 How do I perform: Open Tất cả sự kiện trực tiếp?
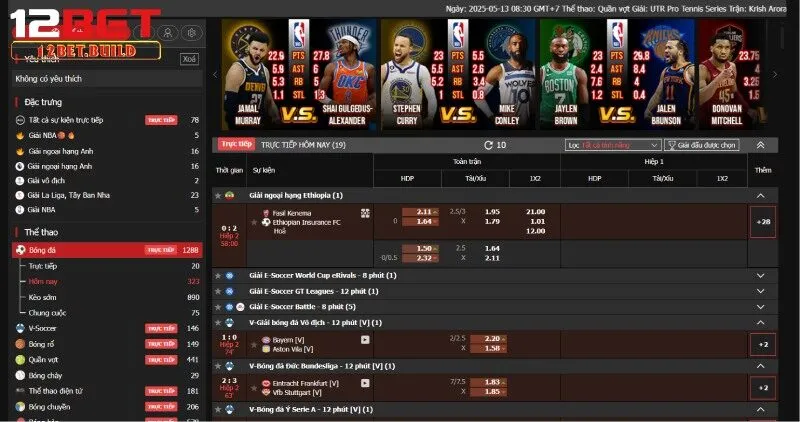point(80,120)
